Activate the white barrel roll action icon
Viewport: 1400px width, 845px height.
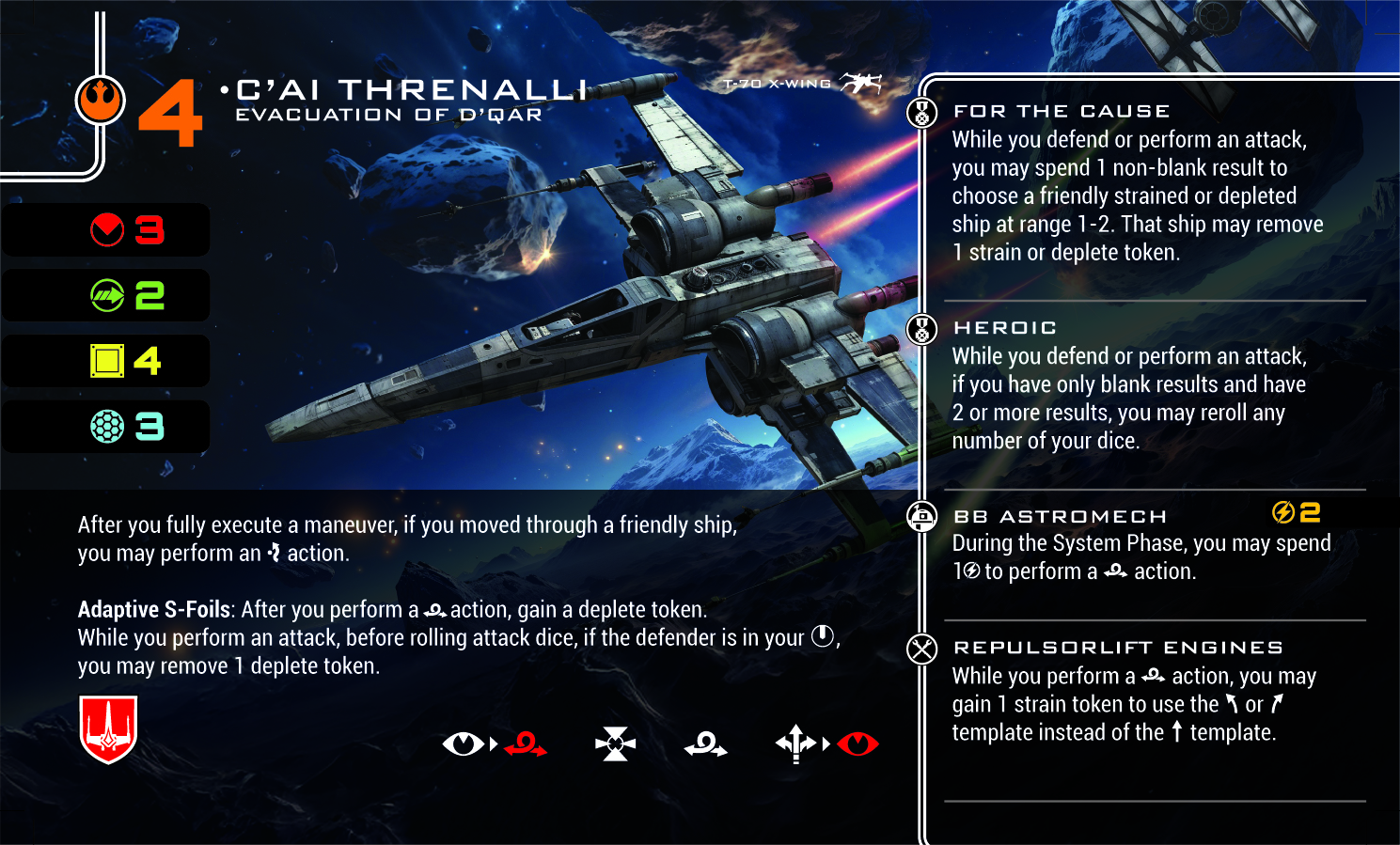click(x=706, y=744)
